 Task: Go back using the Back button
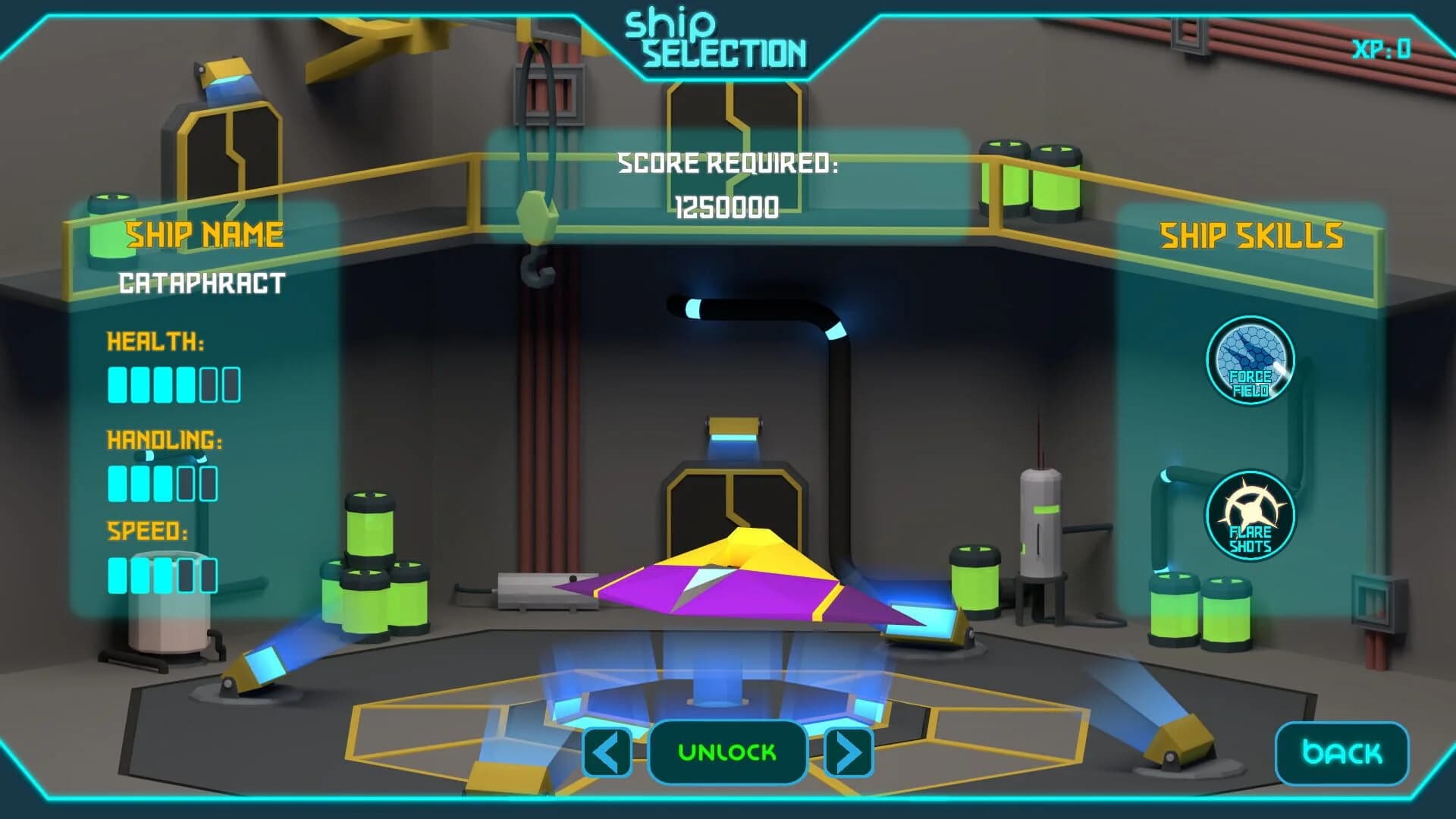coord(1341,754)
